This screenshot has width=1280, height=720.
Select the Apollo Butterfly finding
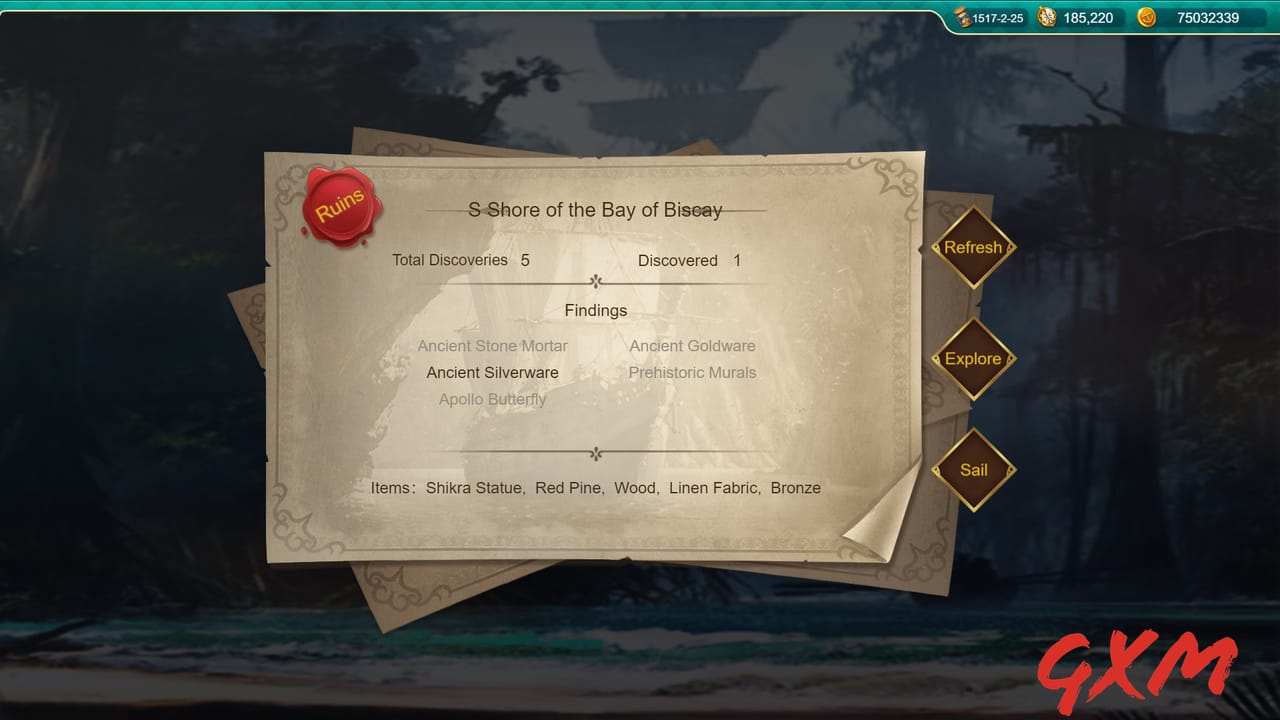[x=492, y=399]
